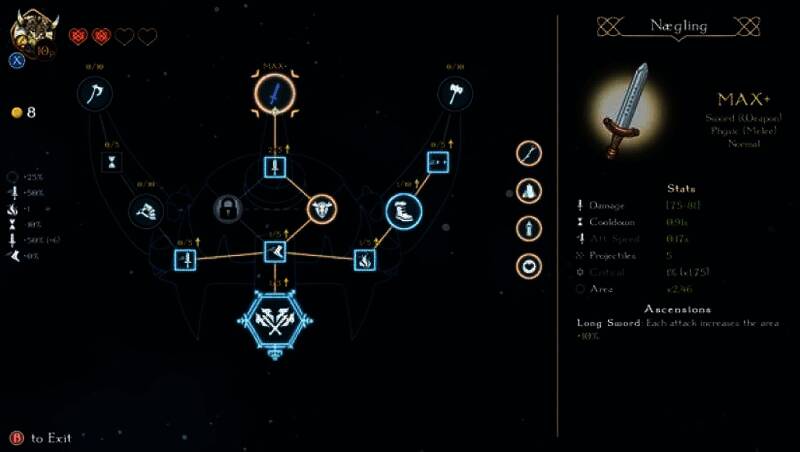Open the heart category icon
This screenshot has width=800, height=452.
point(528,266)
